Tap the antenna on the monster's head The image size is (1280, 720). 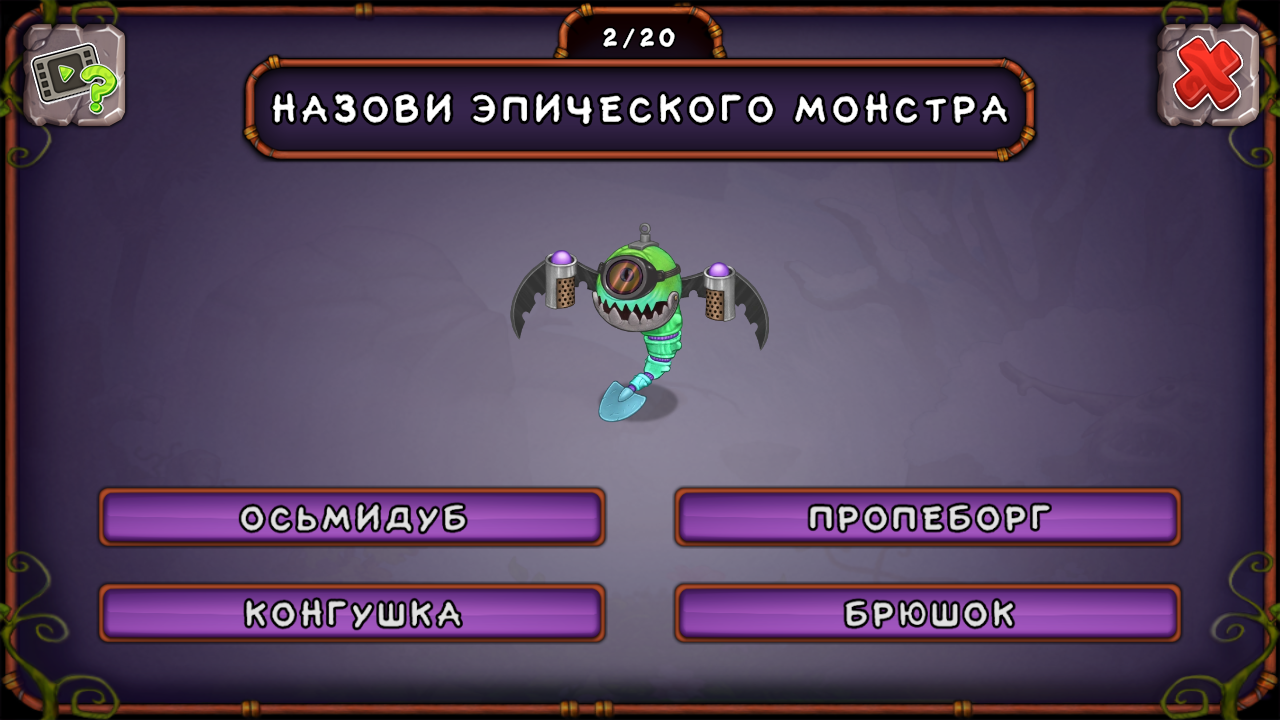(x=645, y=225)
